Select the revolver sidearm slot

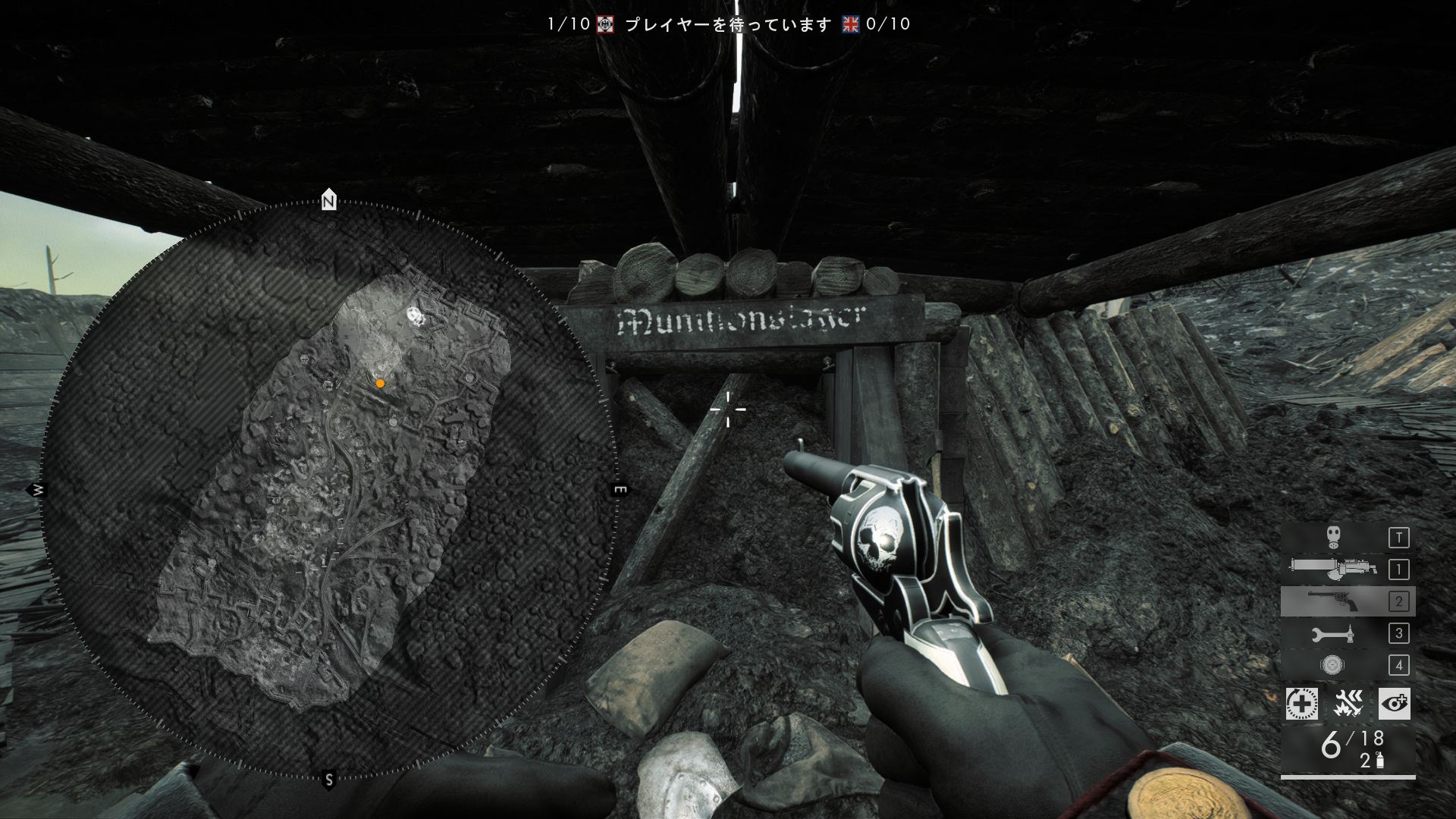click(1347, 601)
